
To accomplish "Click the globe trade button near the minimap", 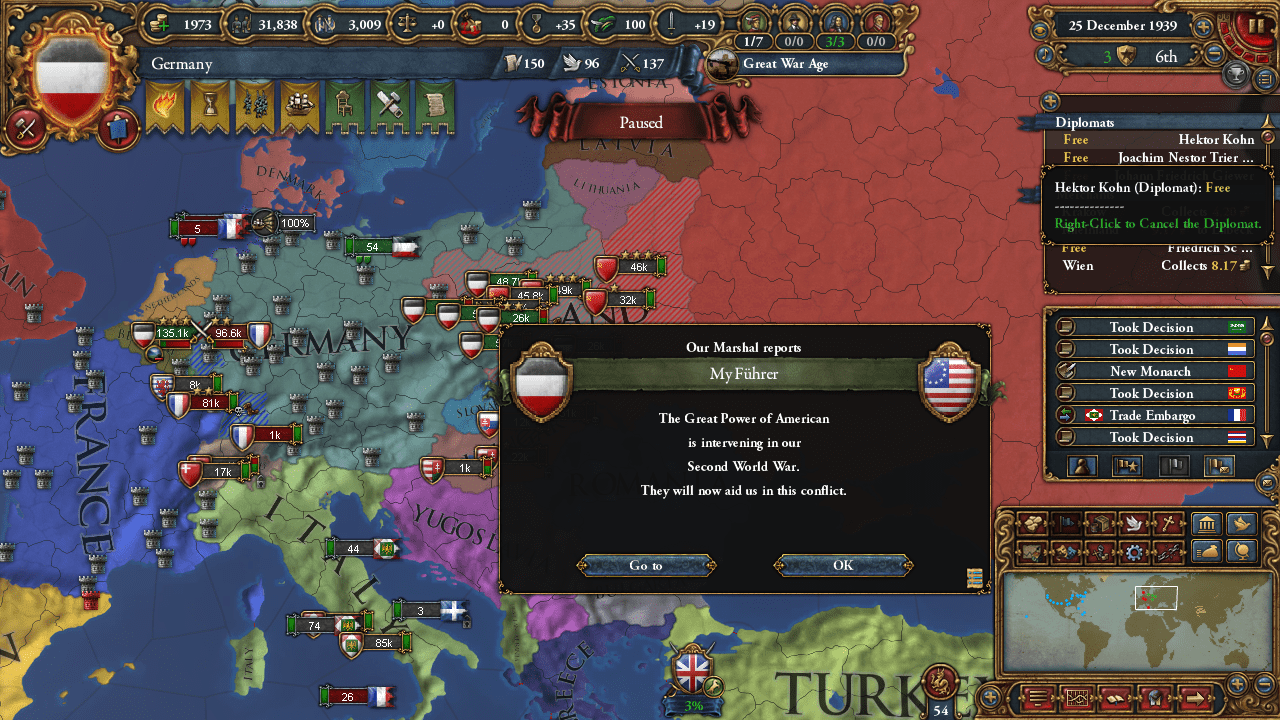I will point(1242,553).
